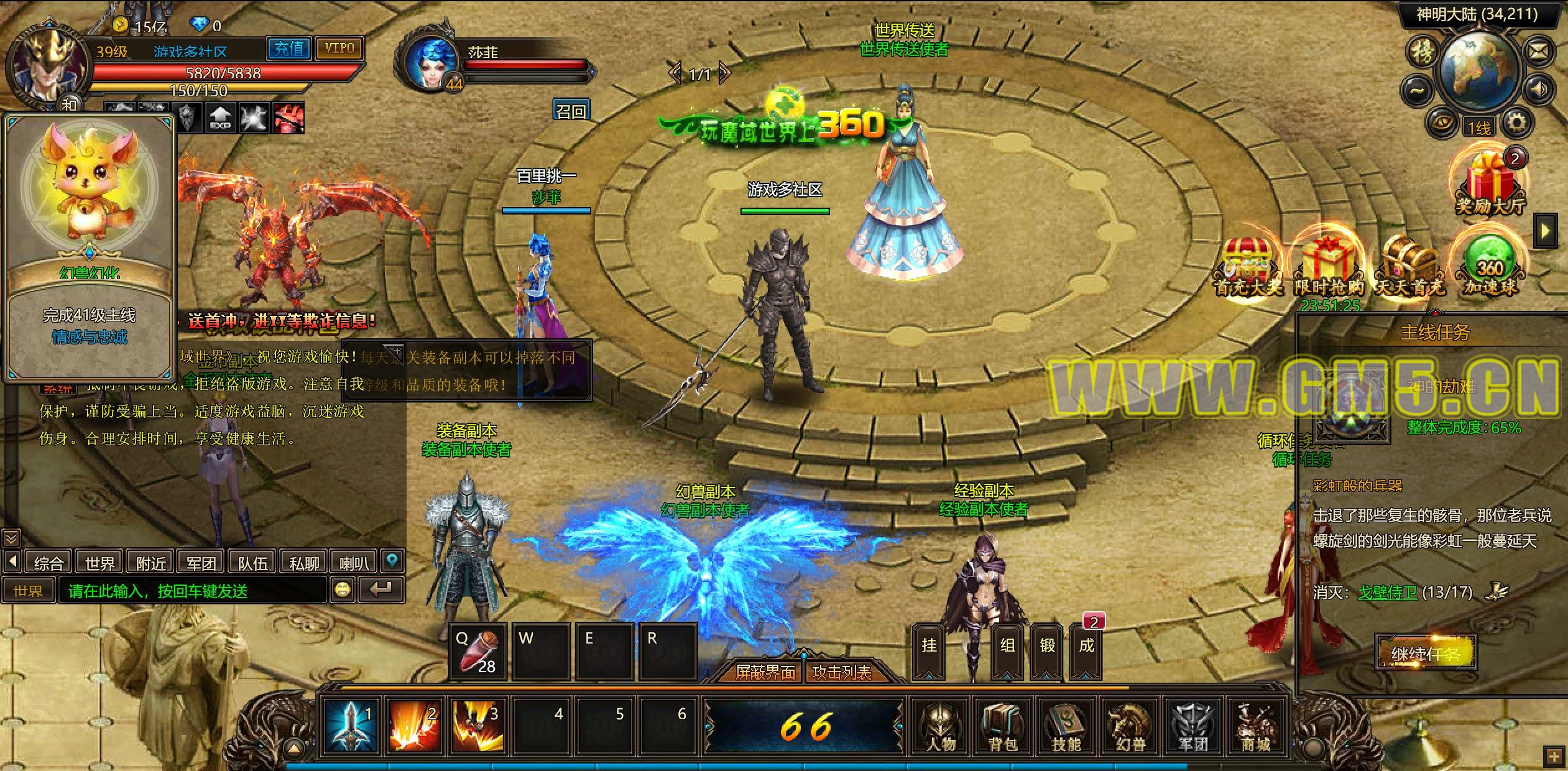The width and height of the screenshot is (1568, 771).
Task: Open the 商城 shop
Action: (x=1255, y=726)
